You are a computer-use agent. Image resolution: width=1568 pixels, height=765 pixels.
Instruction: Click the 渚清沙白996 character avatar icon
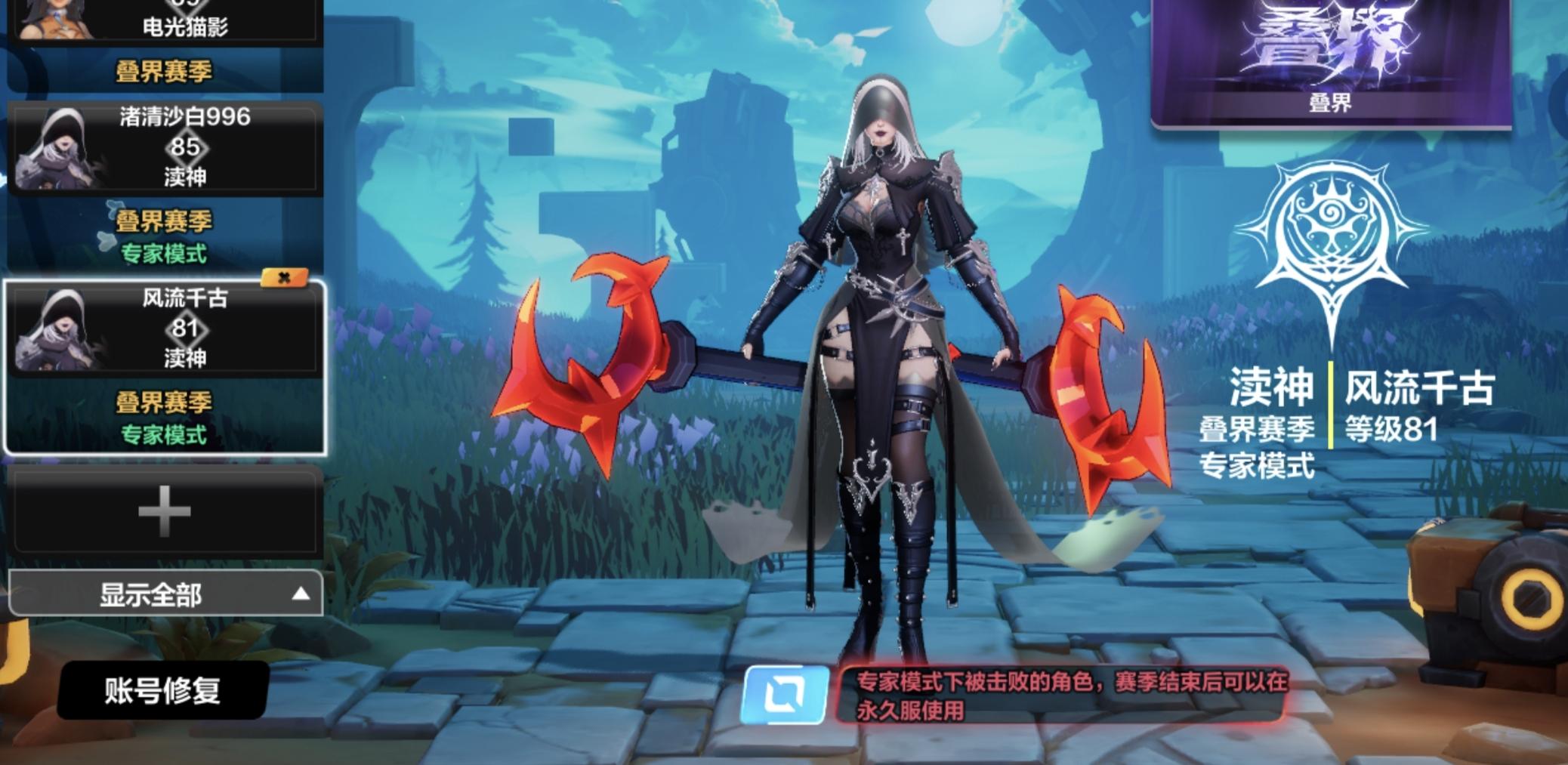[57, 147]
